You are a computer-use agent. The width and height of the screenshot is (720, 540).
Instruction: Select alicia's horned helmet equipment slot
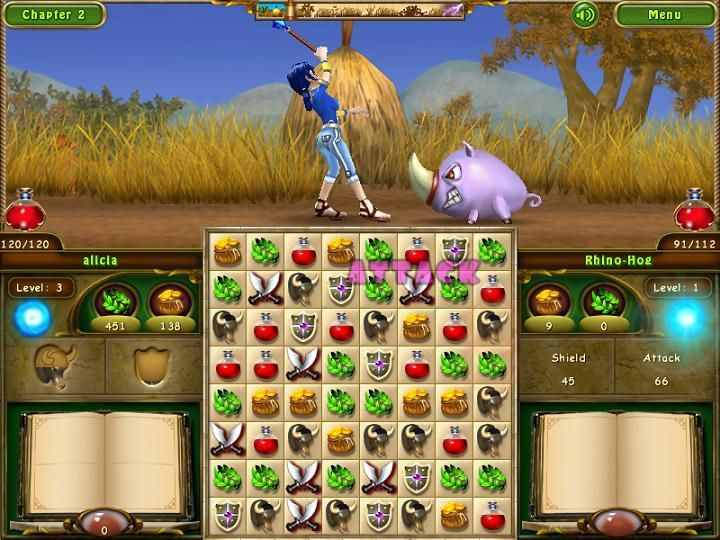coord(53,364)
